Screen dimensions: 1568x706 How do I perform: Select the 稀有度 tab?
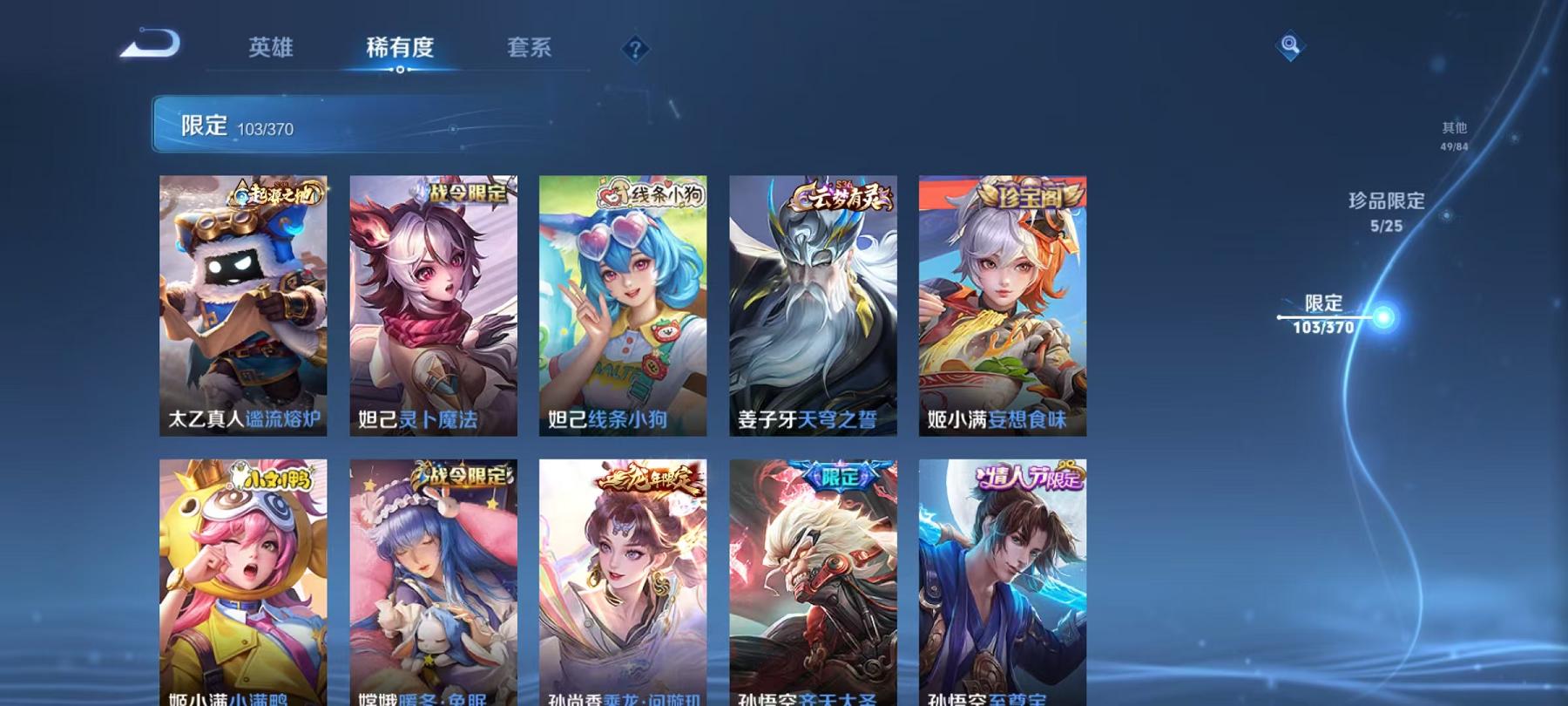401,50
